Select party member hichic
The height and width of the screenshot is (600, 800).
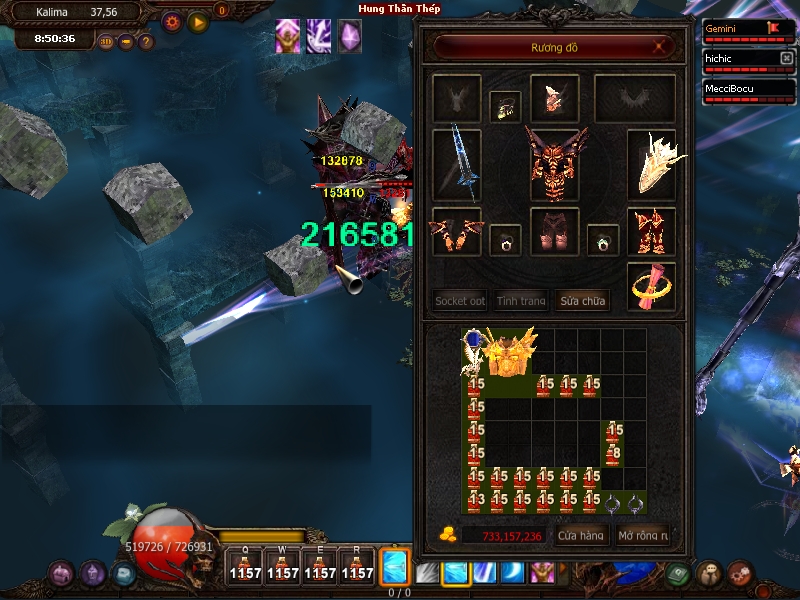(x=742, y=59)
